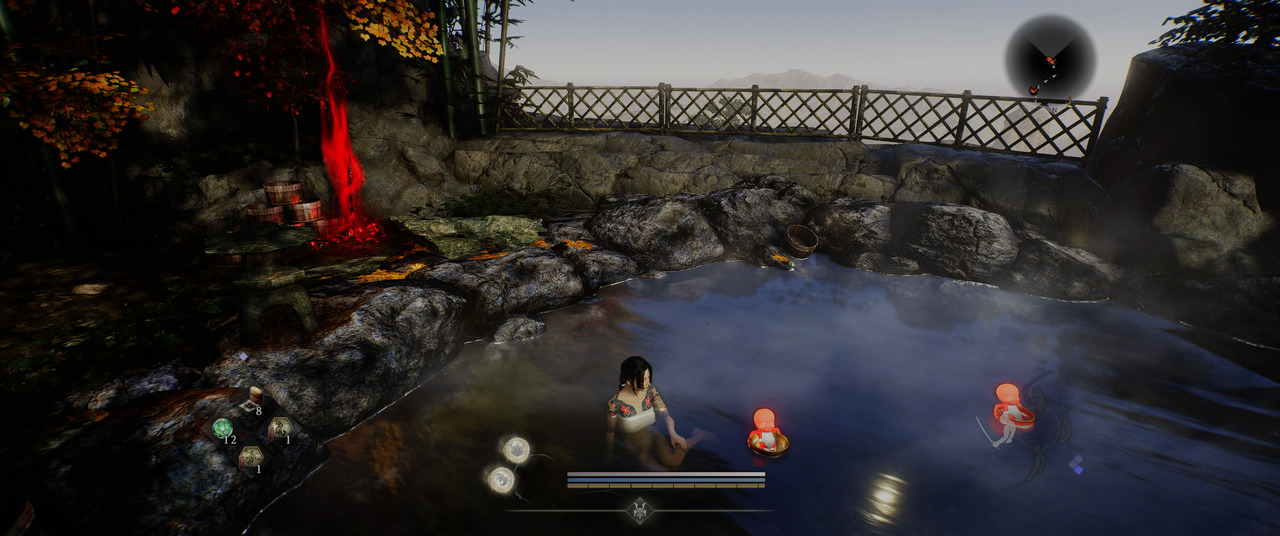Click the orange marker on the radar edge

(1033, 91)
